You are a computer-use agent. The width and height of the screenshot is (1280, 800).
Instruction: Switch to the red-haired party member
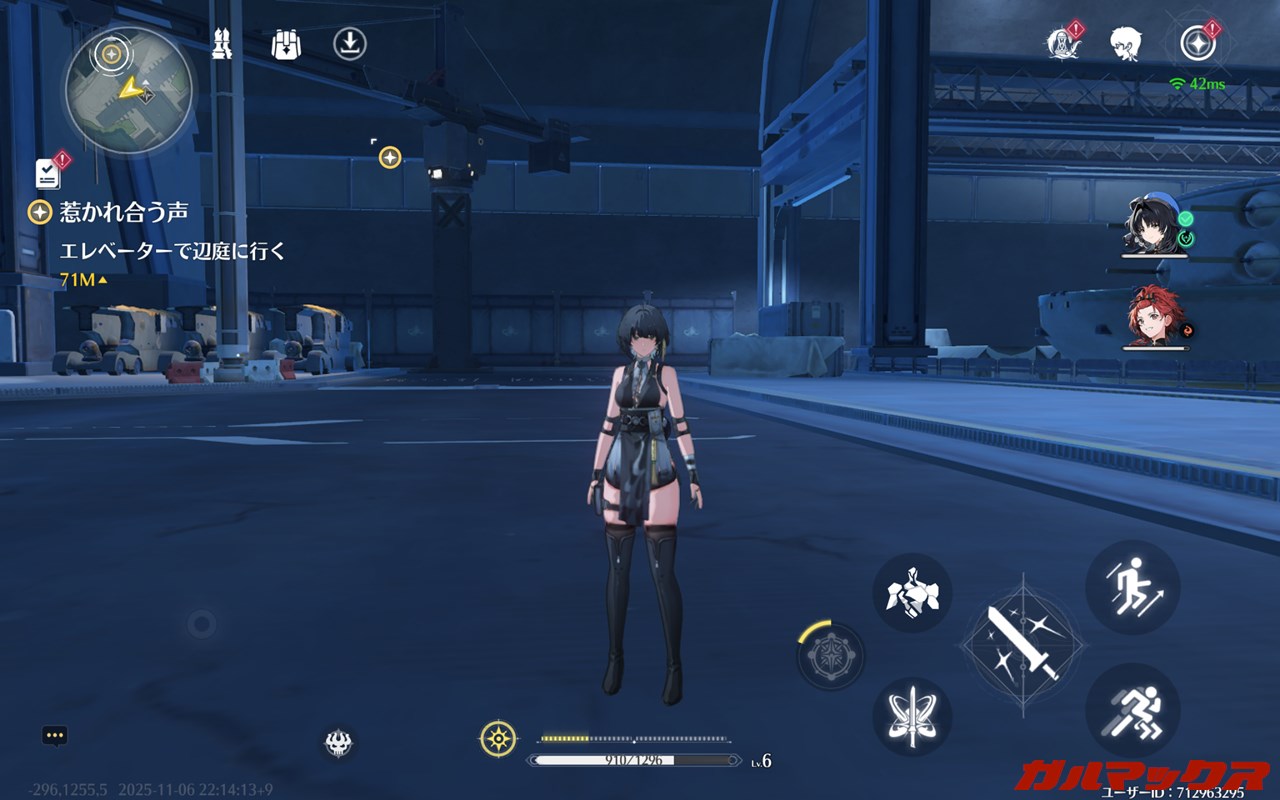click(x=1153, y=316)
